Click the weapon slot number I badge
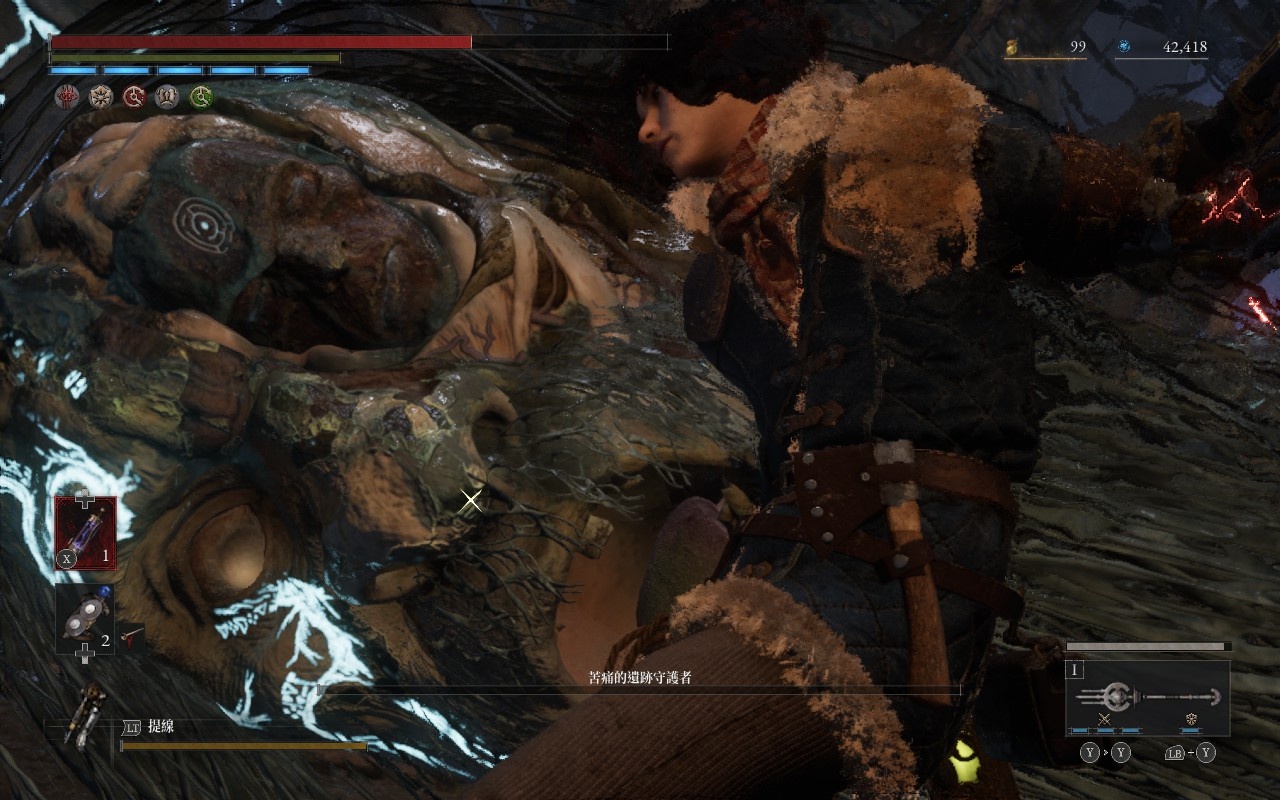 (x=1076, y=671)
